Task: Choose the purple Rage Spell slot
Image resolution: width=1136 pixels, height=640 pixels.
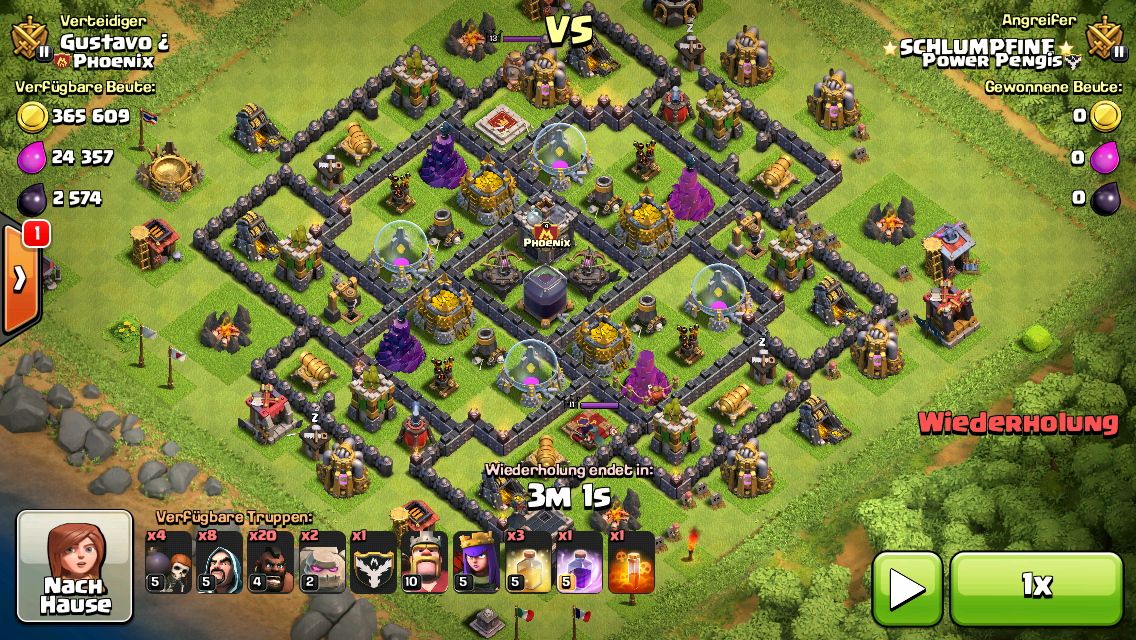Action: click(x=580, y=562)
